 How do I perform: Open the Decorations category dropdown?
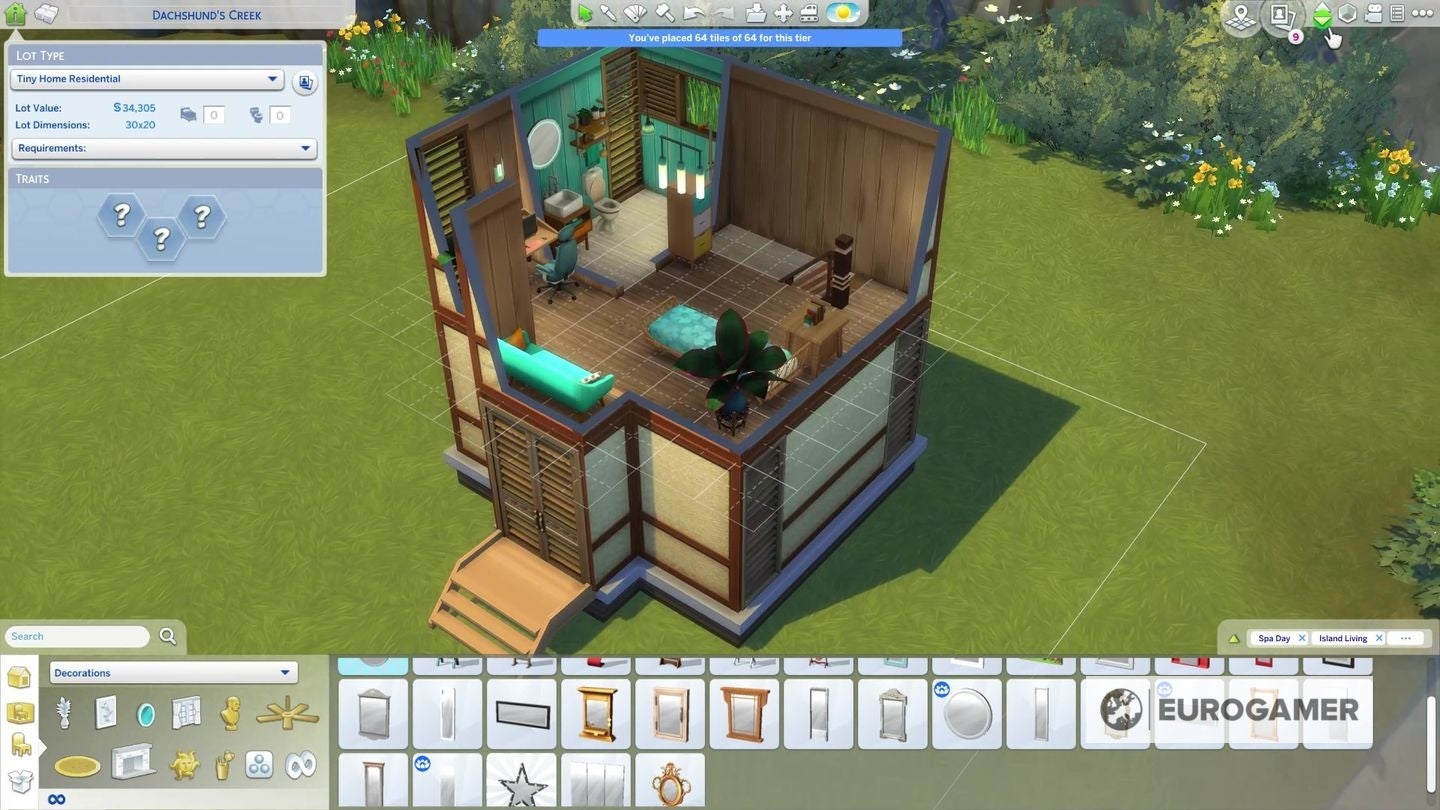[x=172, y=672]
